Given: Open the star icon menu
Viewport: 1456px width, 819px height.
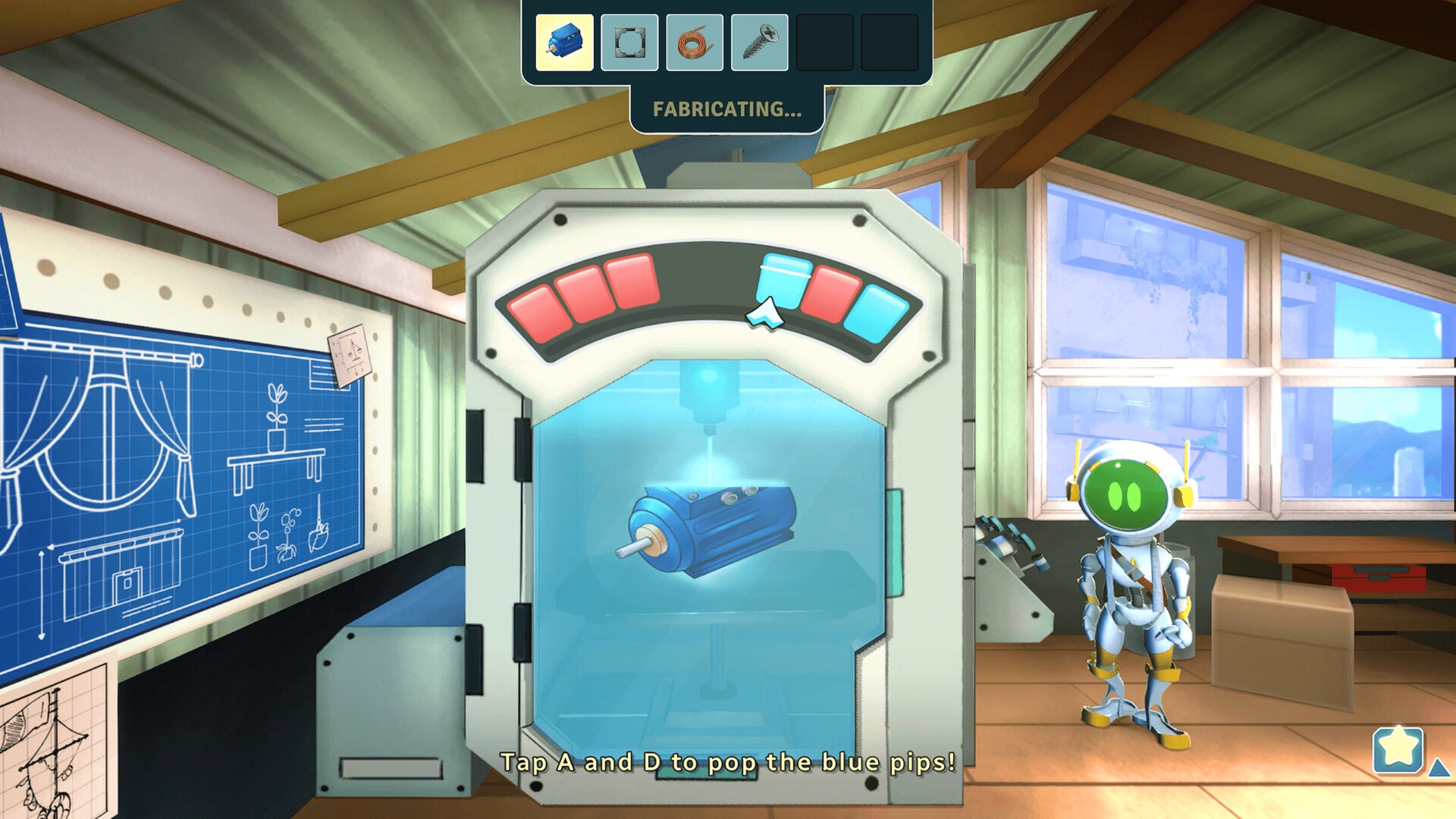Looking at the screenshot, I should (x=1398, y=749).
